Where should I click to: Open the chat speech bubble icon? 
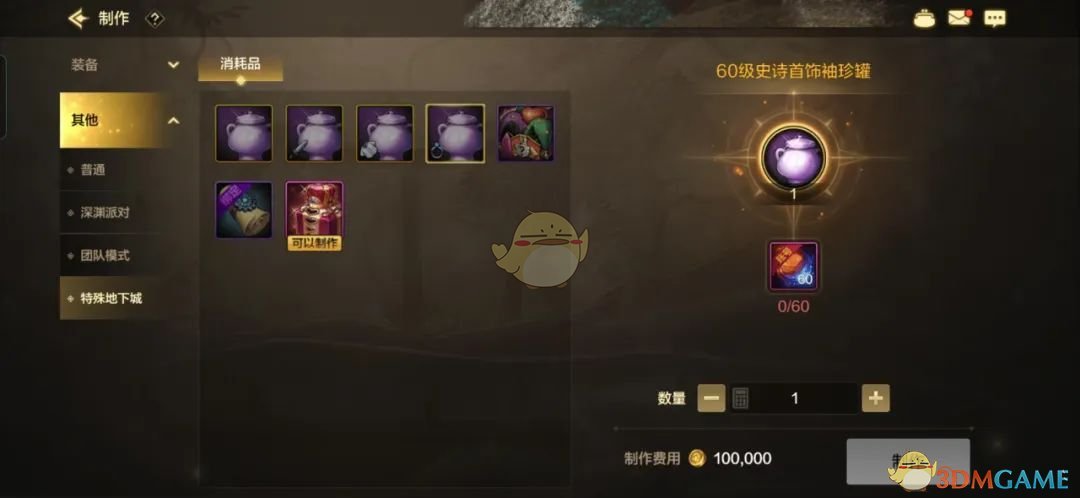coord(994,17)
